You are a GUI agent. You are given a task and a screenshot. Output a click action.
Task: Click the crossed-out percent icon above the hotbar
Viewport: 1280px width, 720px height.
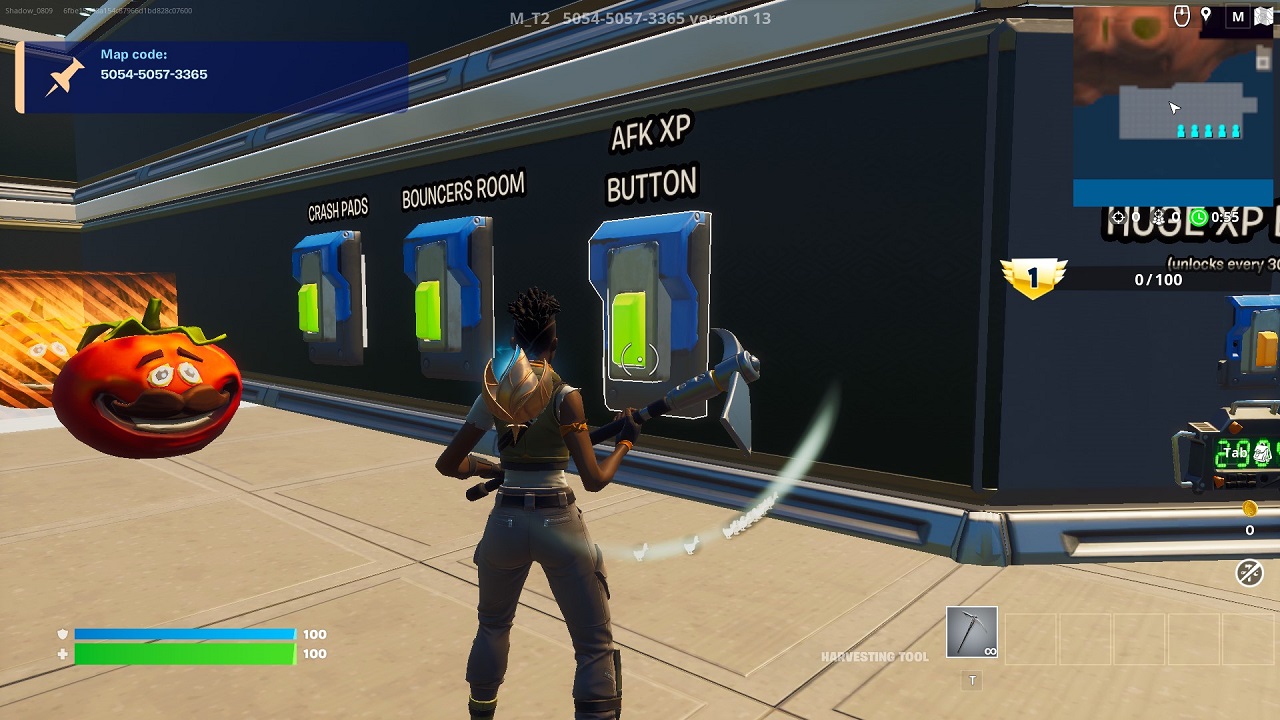pyautogui.click(x=1252, y=575)
